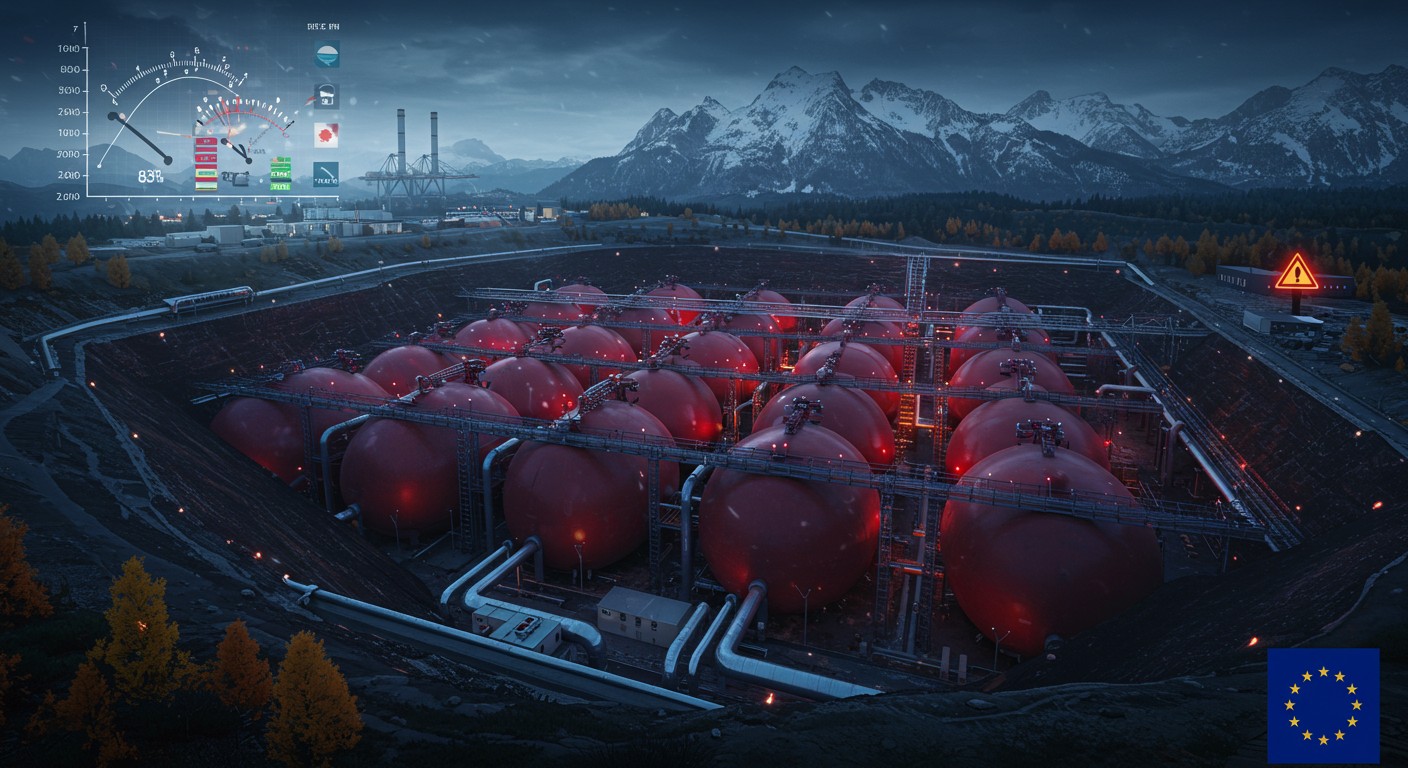The width and height of the screenshot is (1408, 768).
Task: Open the storage tank icon
Action: point(327,96)
